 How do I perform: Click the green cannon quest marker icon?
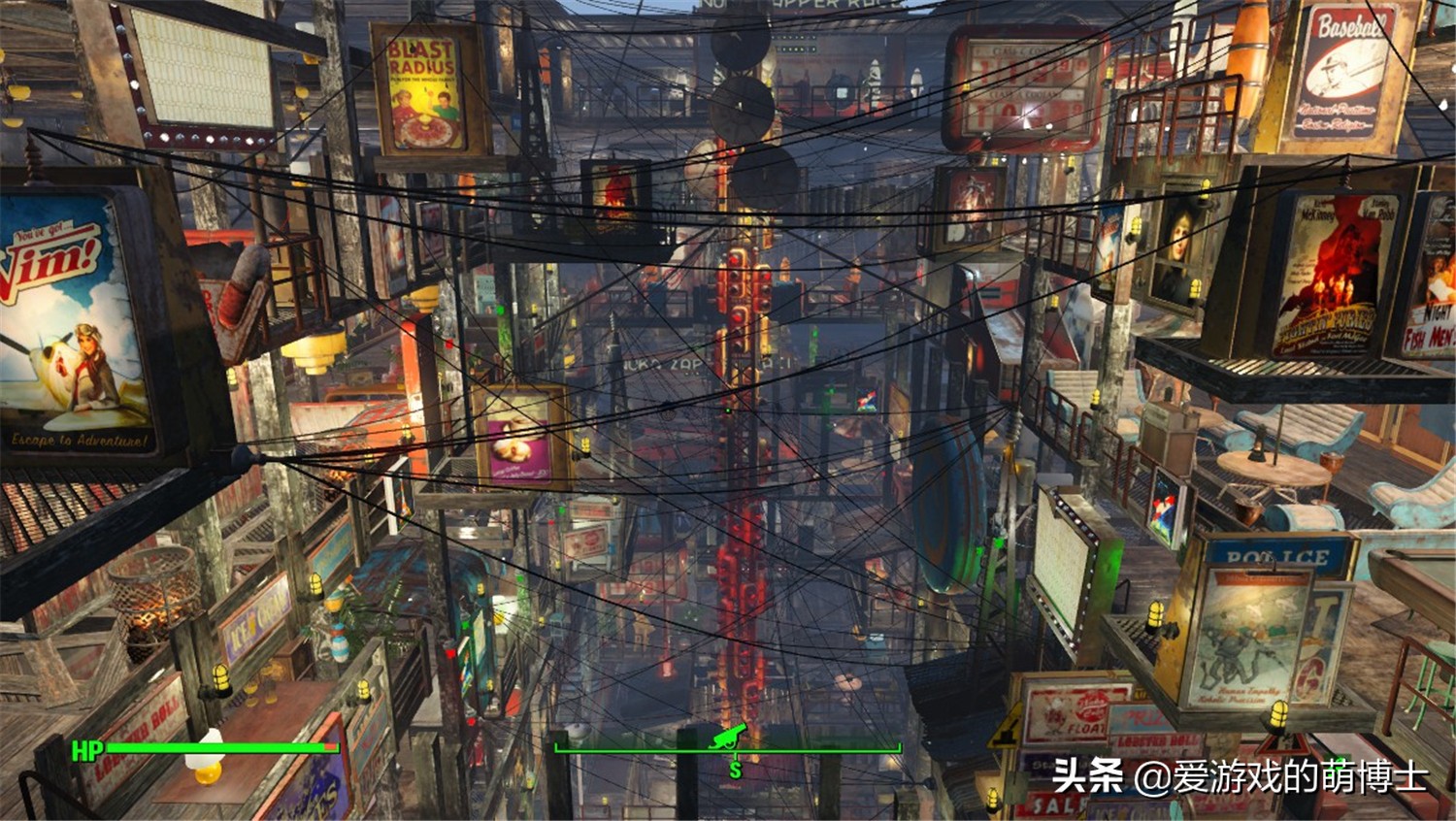point(730,736)
